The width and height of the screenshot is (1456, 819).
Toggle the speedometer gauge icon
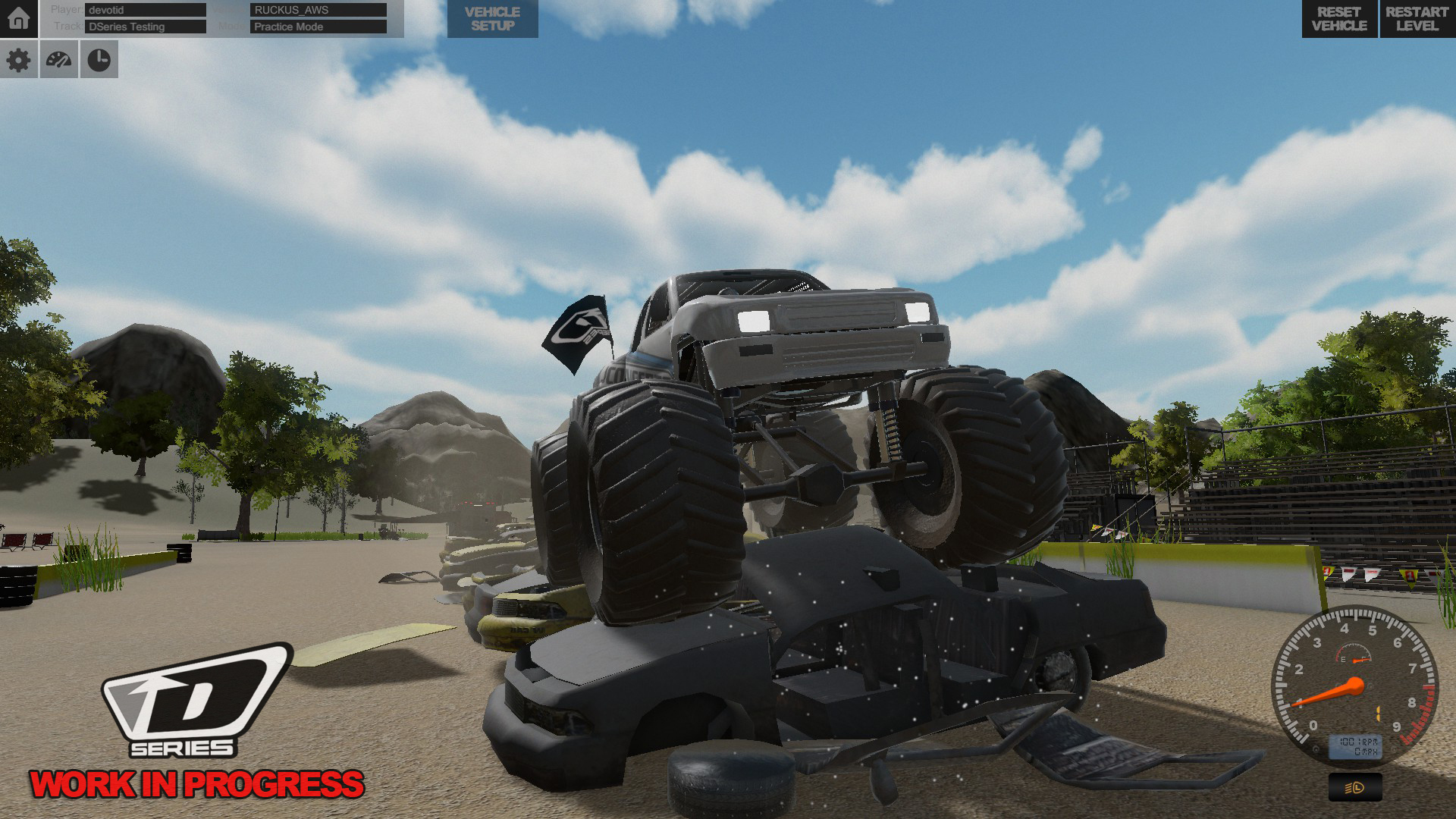coord(58,60)
